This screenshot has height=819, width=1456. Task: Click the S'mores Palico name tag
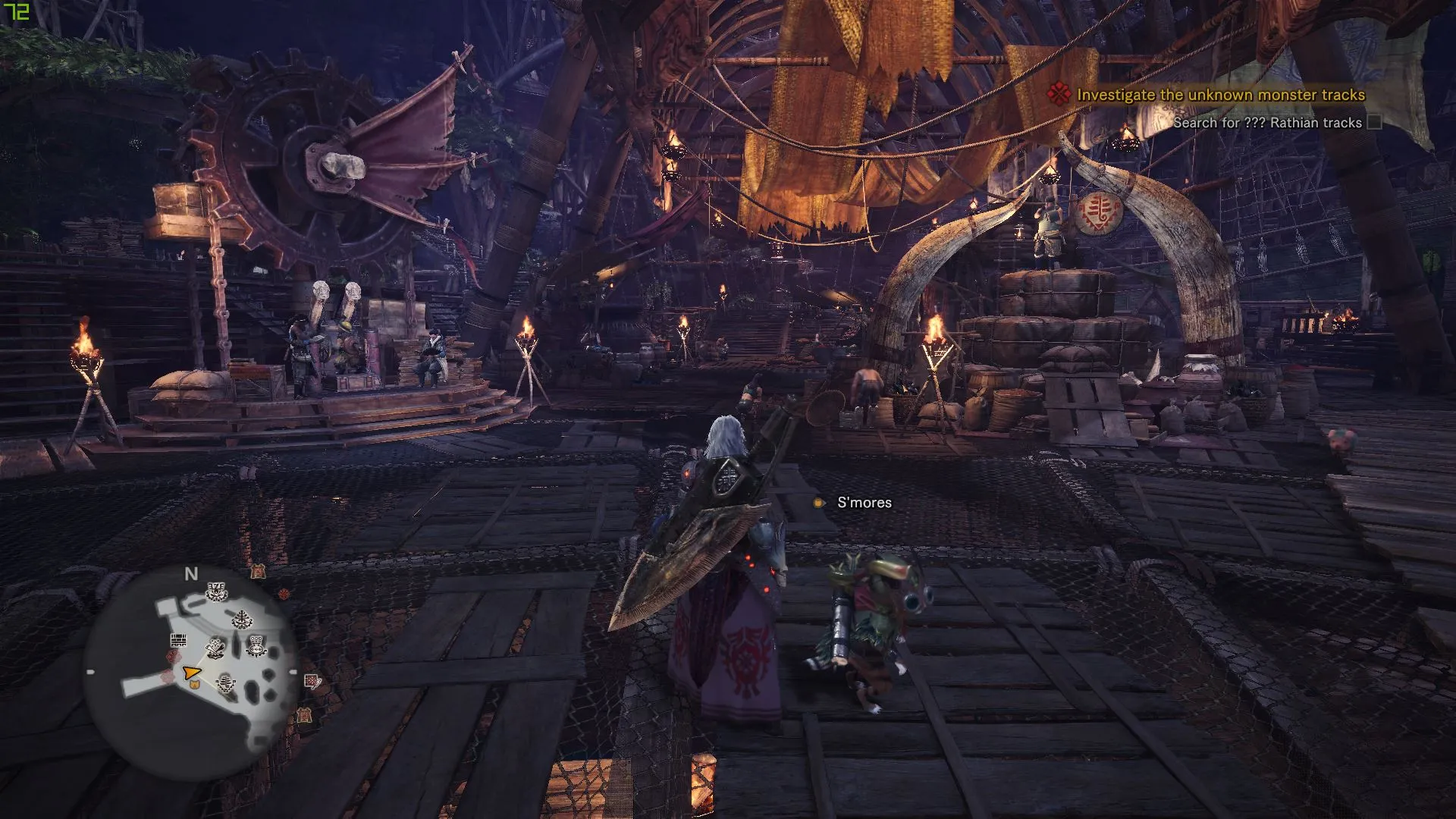click(x=864, y=503)
